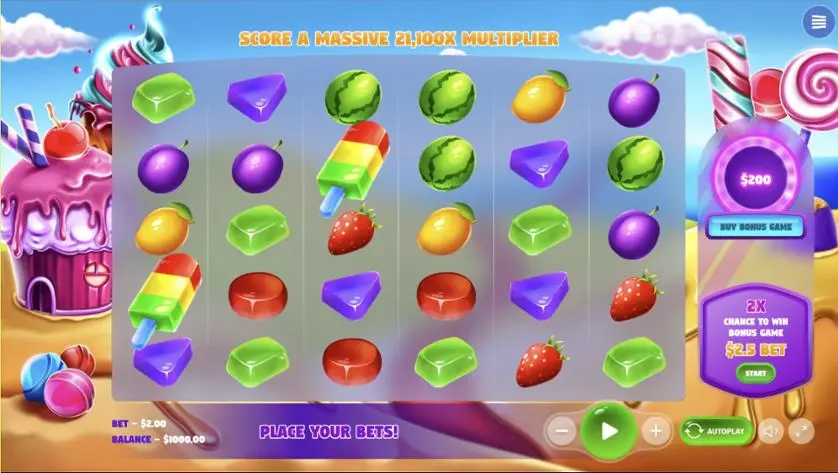This screenshot has width=838, height=473.
Task: Open the hamburger menu
Action: pos(815,24)
